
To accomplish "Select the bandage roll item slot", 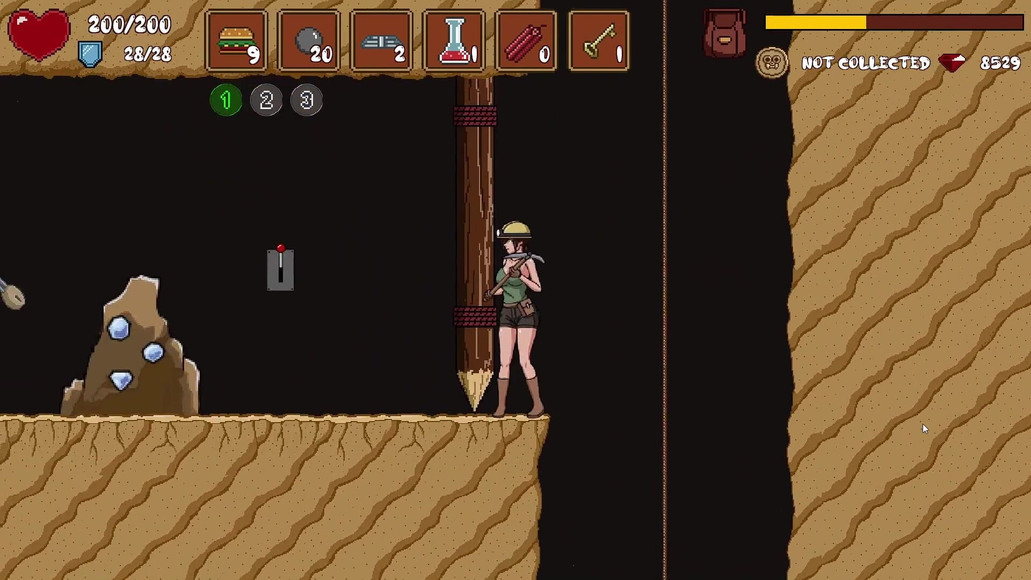I will pos(381,41).
